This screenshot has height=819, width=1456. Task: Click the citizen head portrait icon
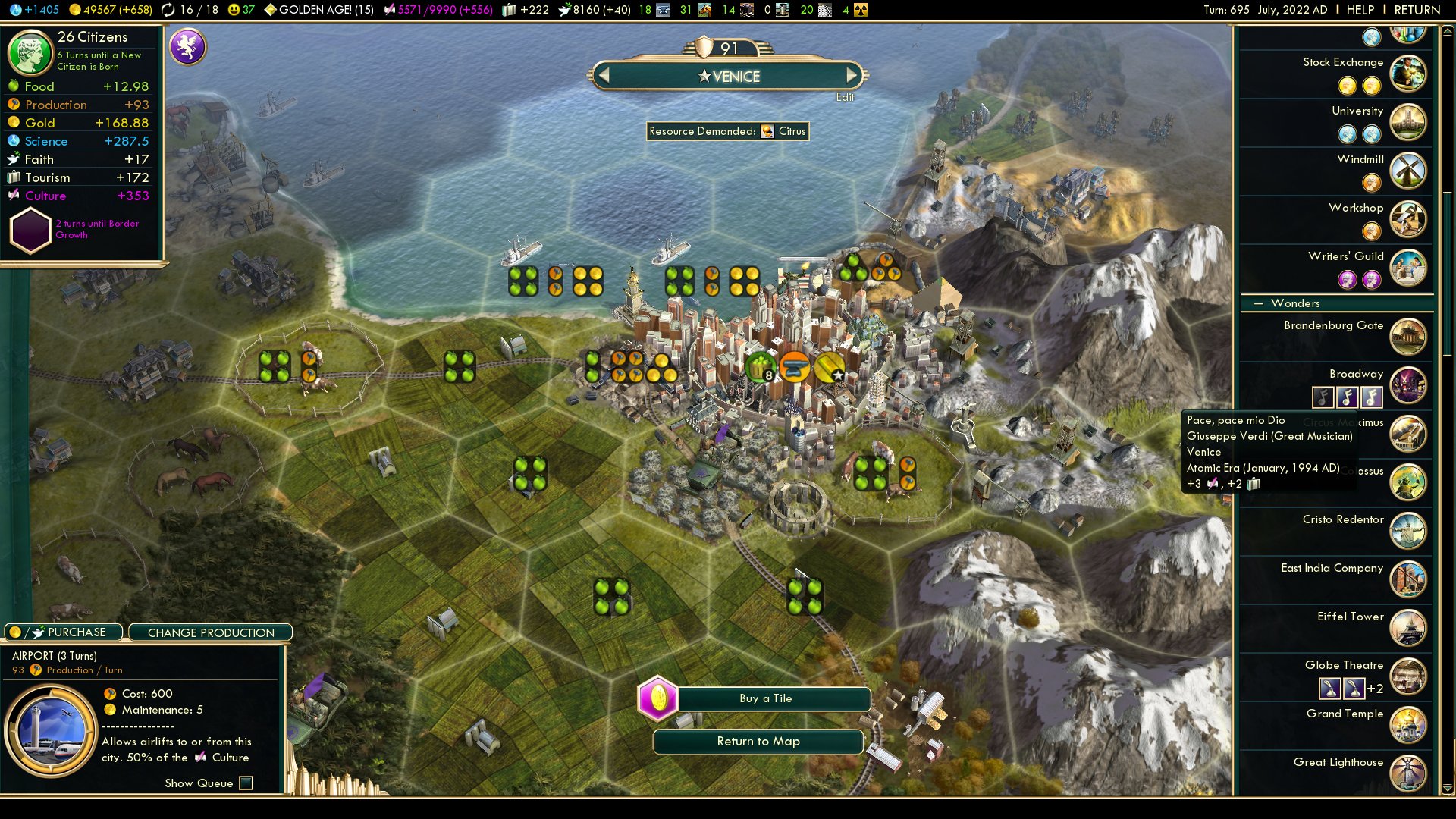(x=30, y=53)
